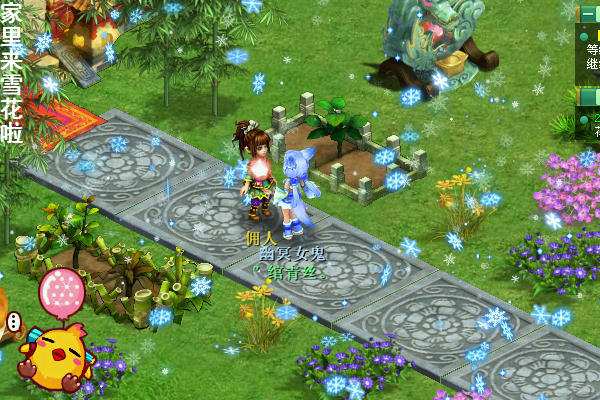Open the speech bubble with three dots

pos(14,322)
